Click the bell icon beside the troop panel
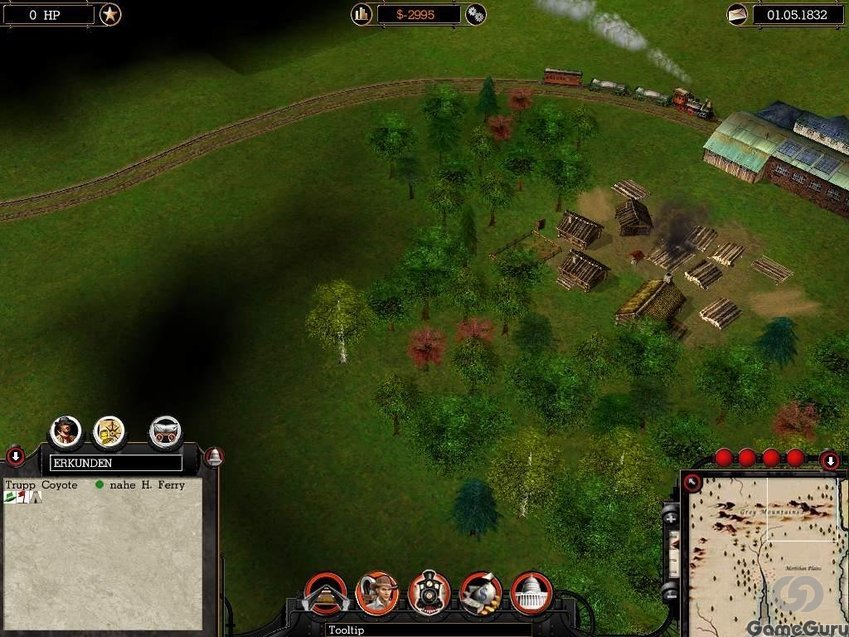 point(213,457)
